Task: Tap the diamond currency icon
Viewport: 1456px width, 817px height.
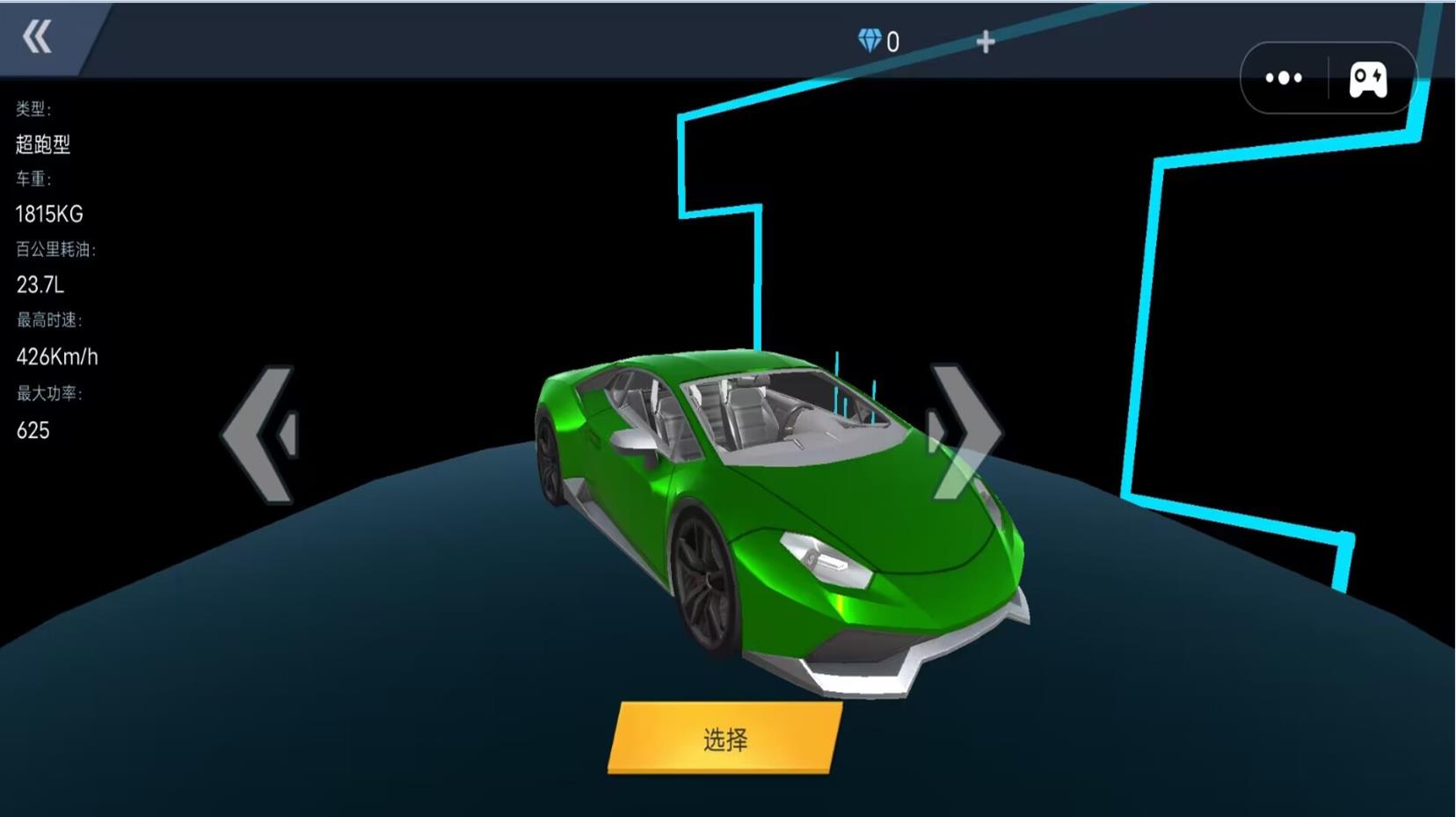Action: coord(870,40)
